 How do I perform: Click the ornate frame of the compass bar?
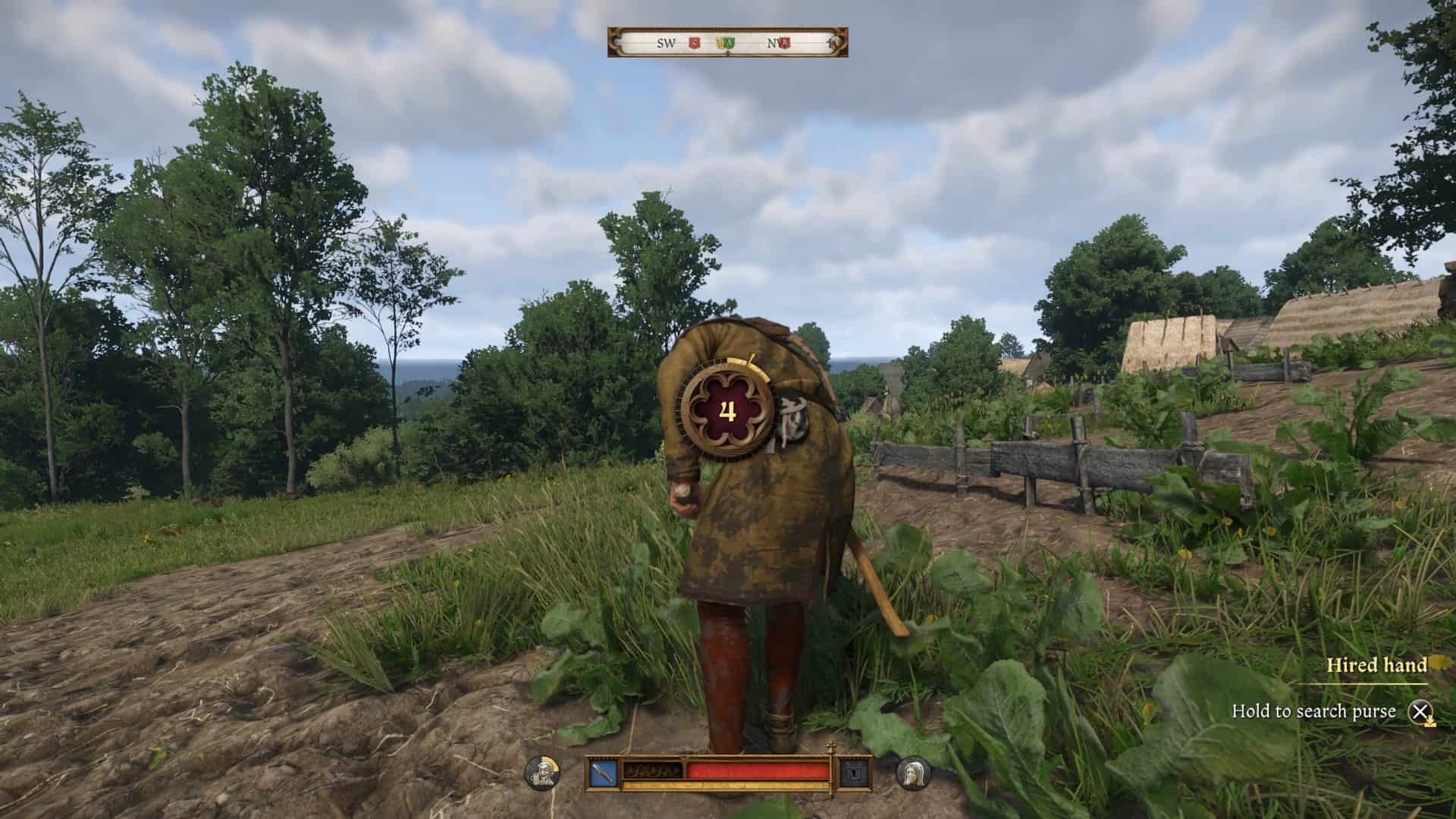[x=614, y=42]
